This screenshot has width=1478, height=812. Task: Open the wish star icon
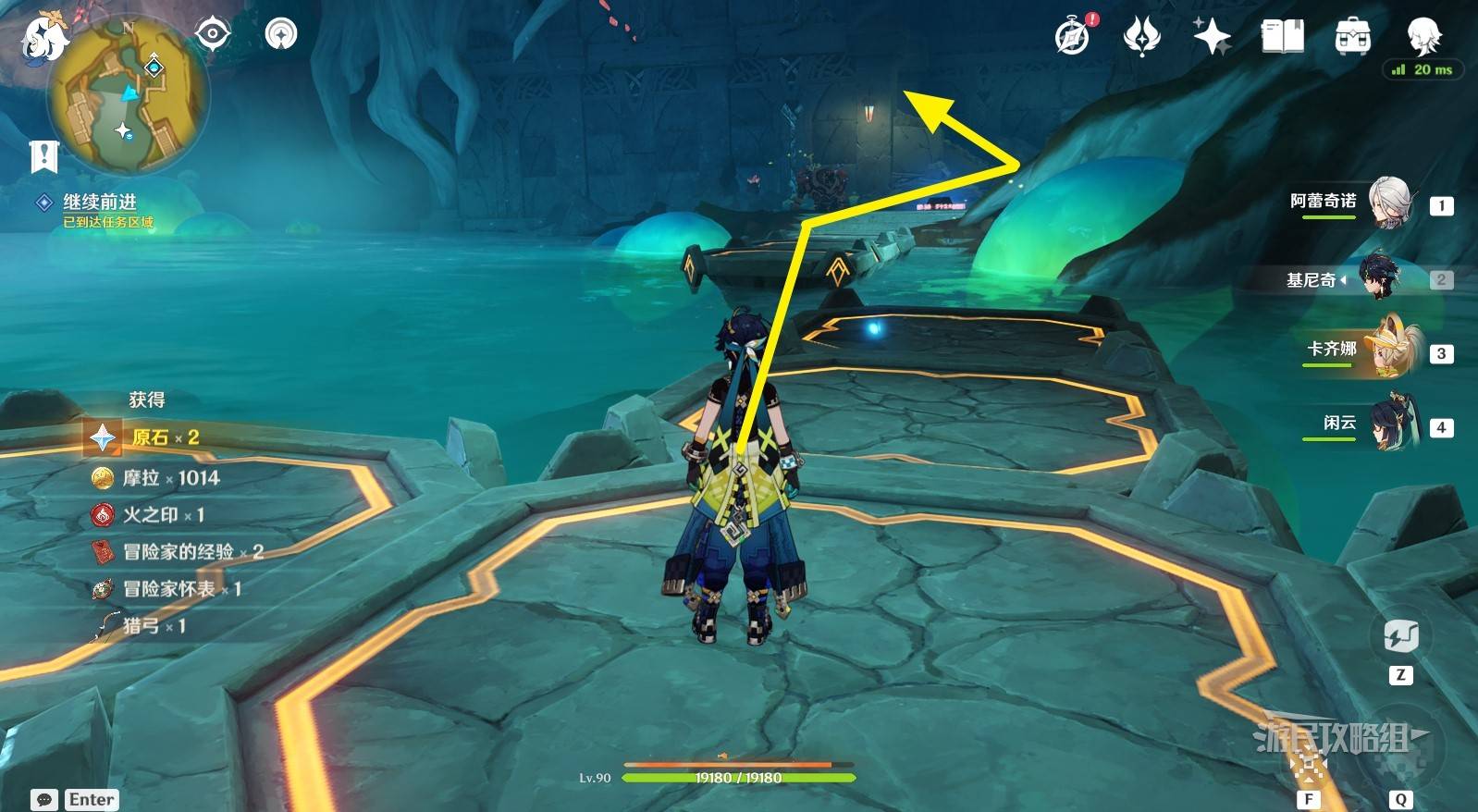click(1212, 36)
